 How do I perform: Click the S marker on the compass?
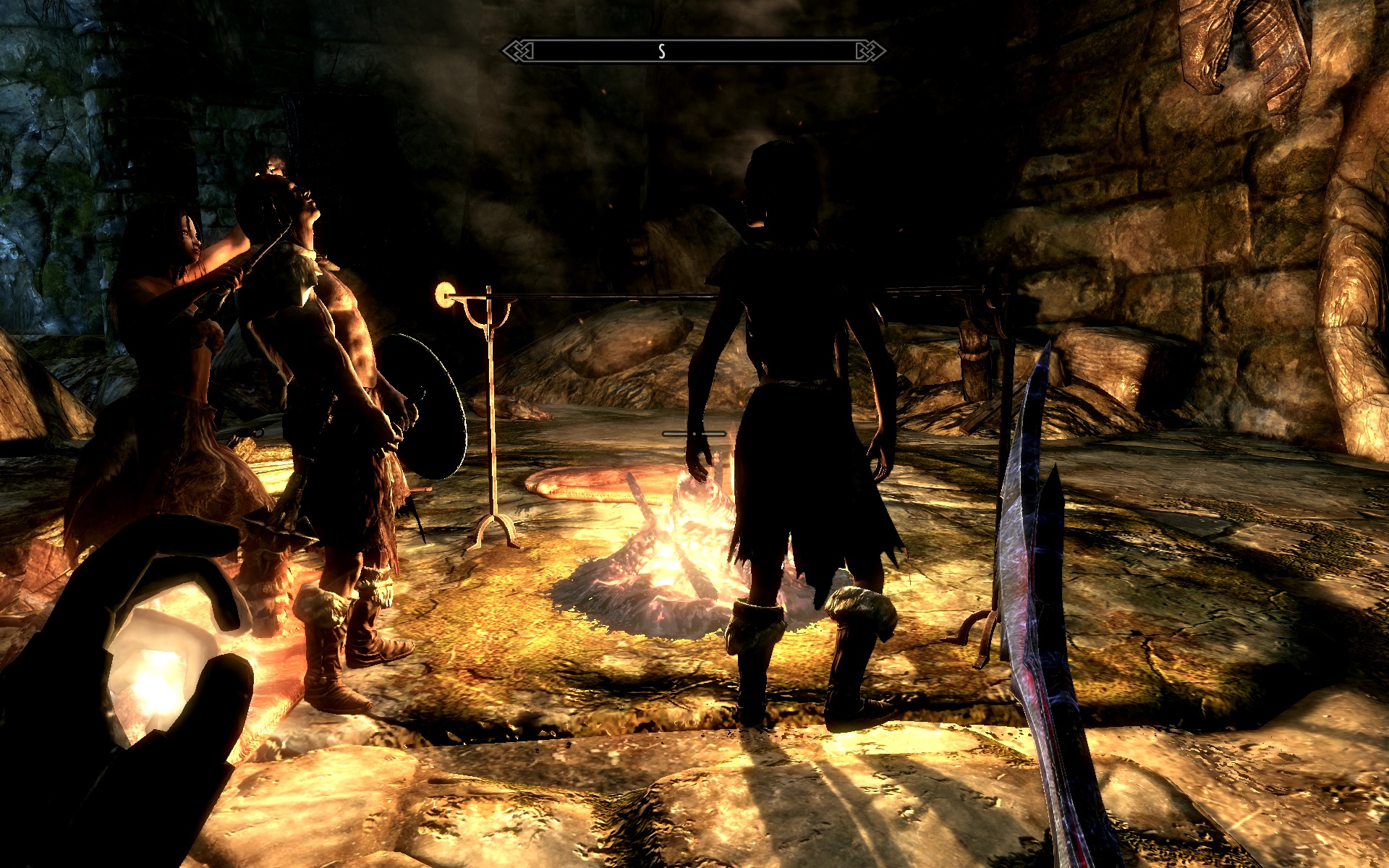(660, 51)
